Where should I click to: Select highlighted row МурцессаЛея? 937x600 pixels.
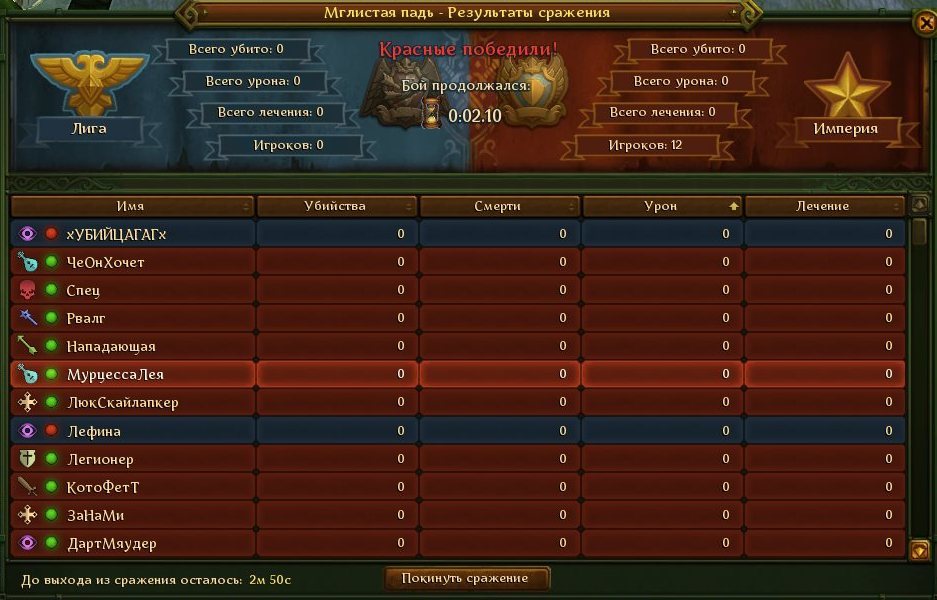(115, 374)
